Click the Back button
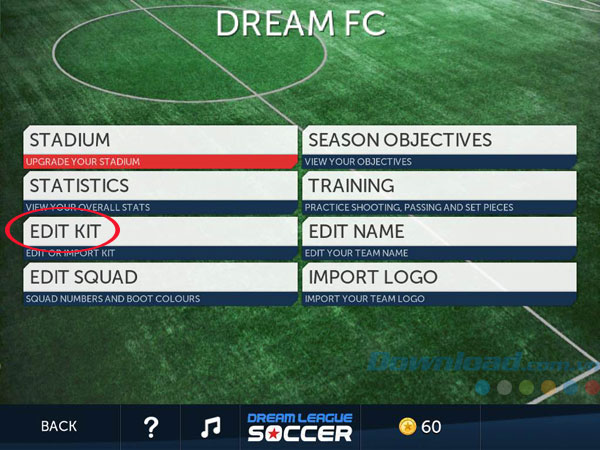The image size is (600, 450). coord(59,427)
